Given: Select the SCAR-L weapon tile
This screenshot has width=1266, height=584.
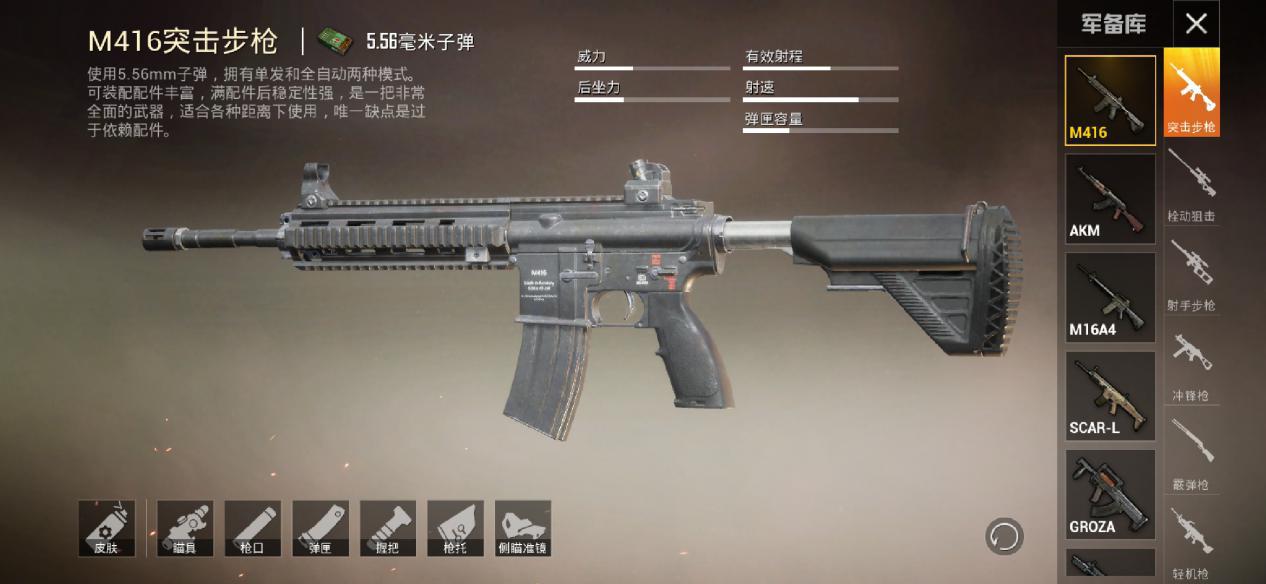Looking at the screenshot, I should (x=1110, y=395).
